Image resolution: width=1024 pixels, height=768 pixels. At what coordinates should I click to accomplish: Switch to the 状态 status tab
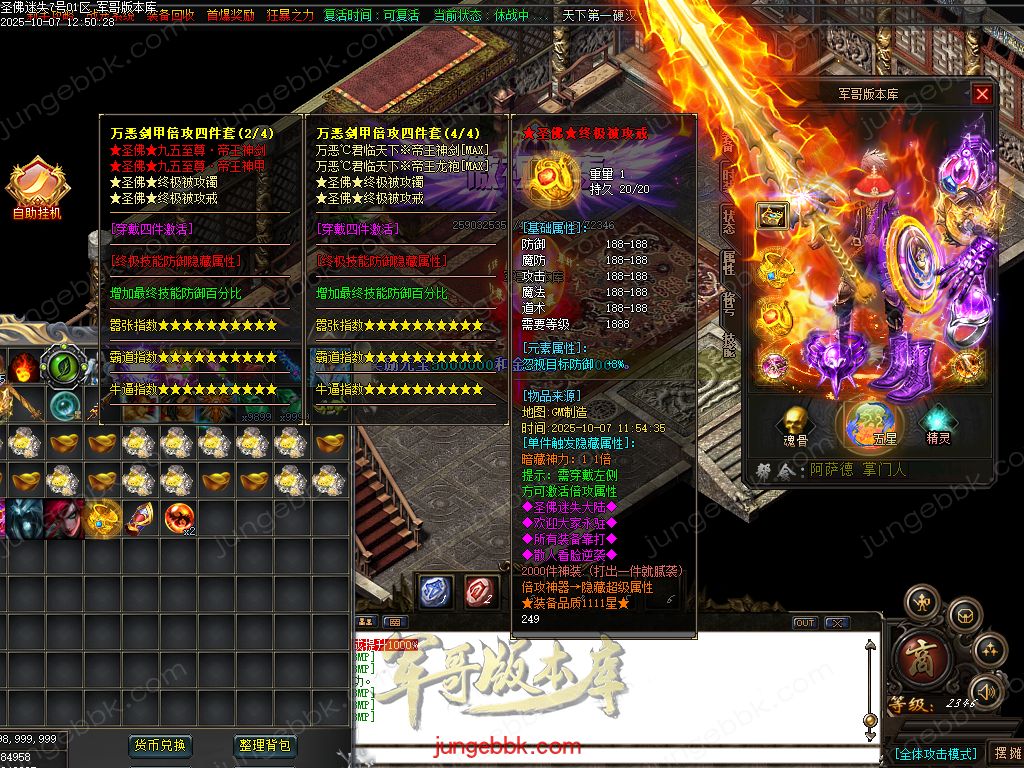click(x=729, y=221)
